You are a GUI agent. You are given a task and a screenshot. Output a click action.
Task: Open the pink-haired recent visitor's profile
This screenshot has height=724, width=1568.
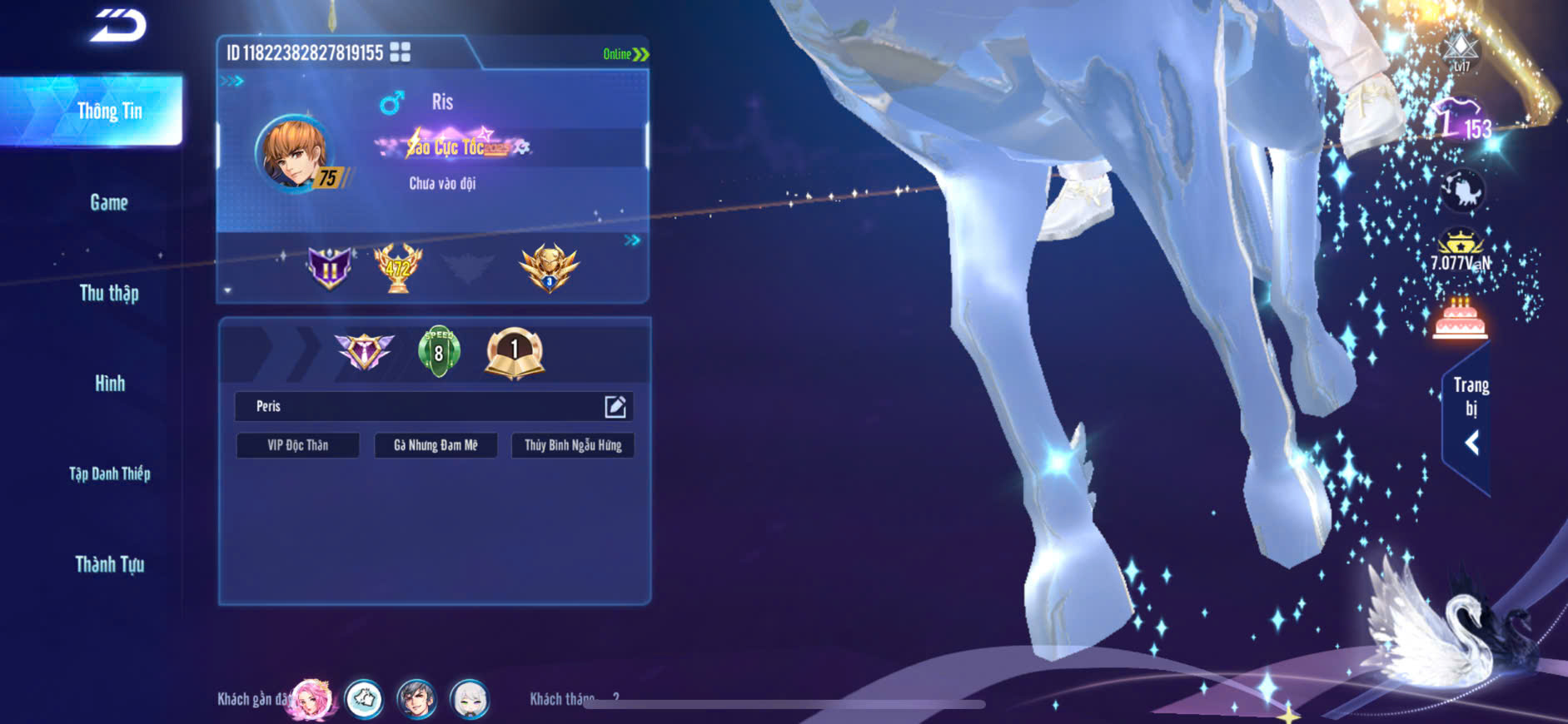312,699
